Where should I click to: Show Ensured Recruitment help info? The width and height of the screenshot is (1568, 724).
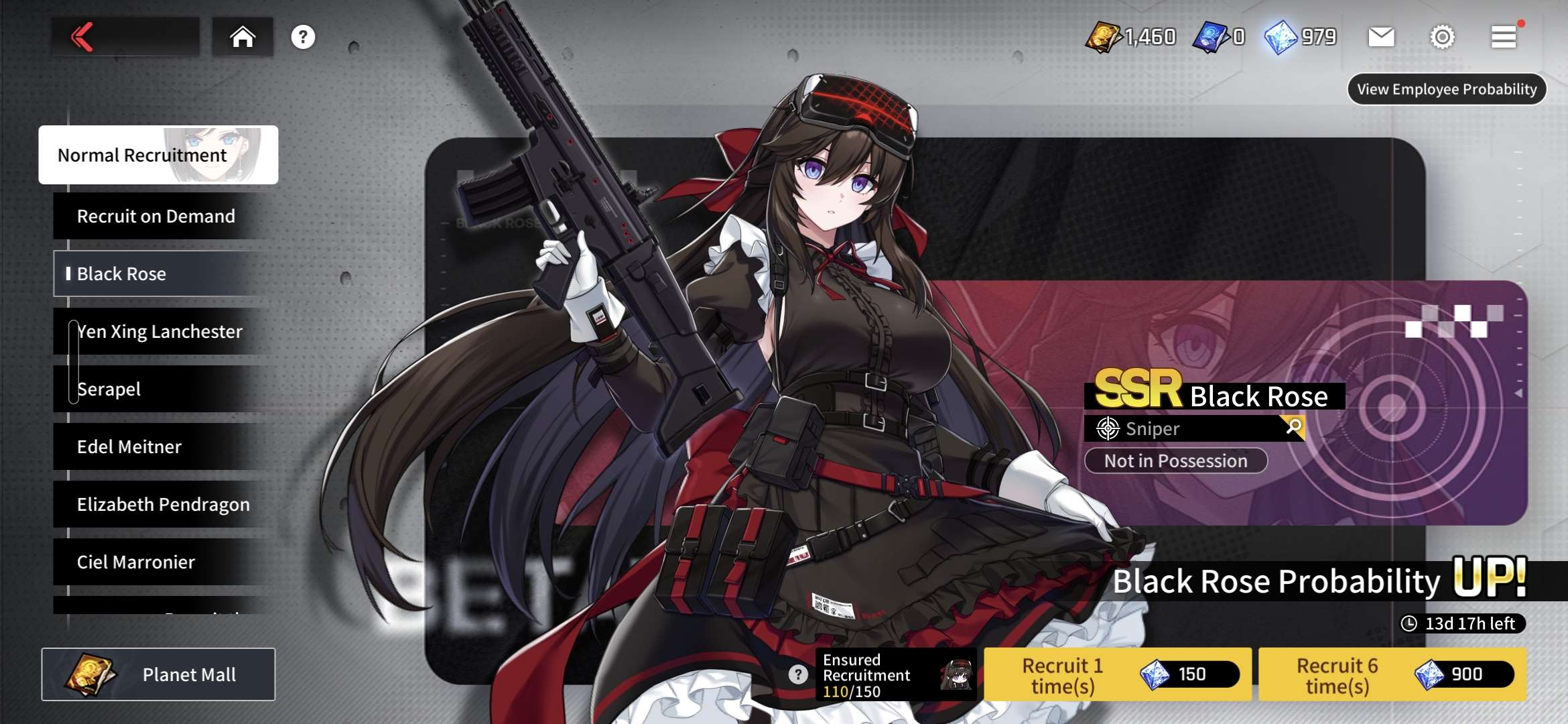[797, 674]
